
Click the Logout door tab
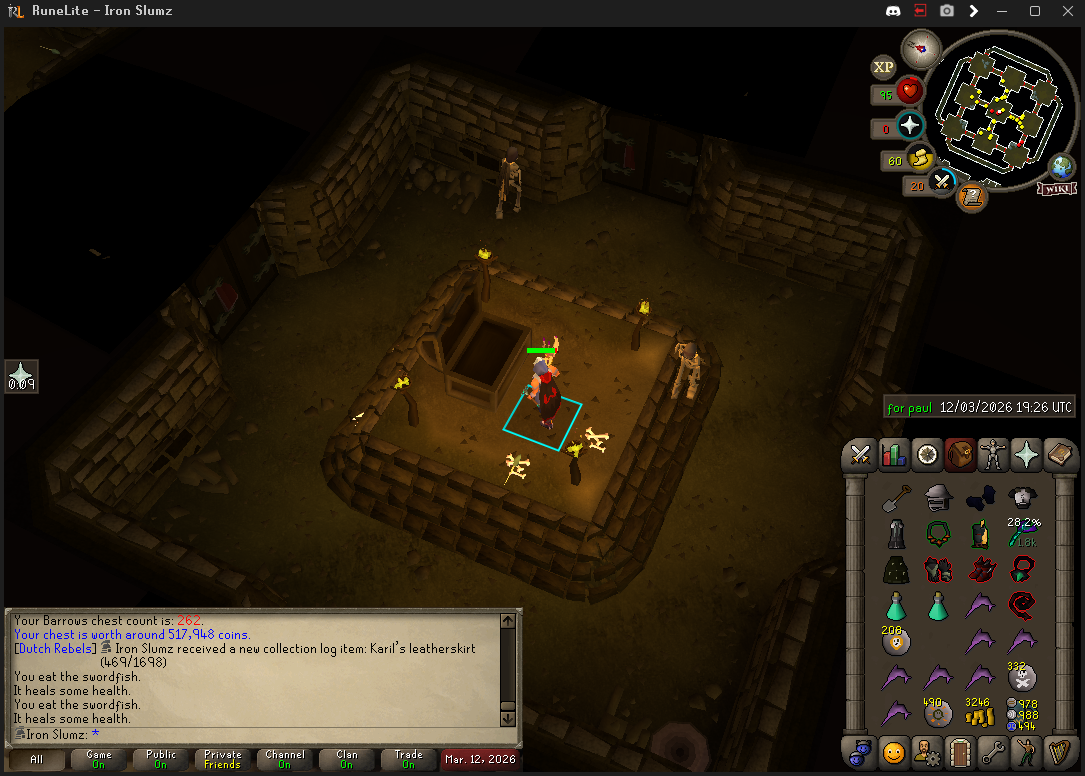tap(960, 751)
